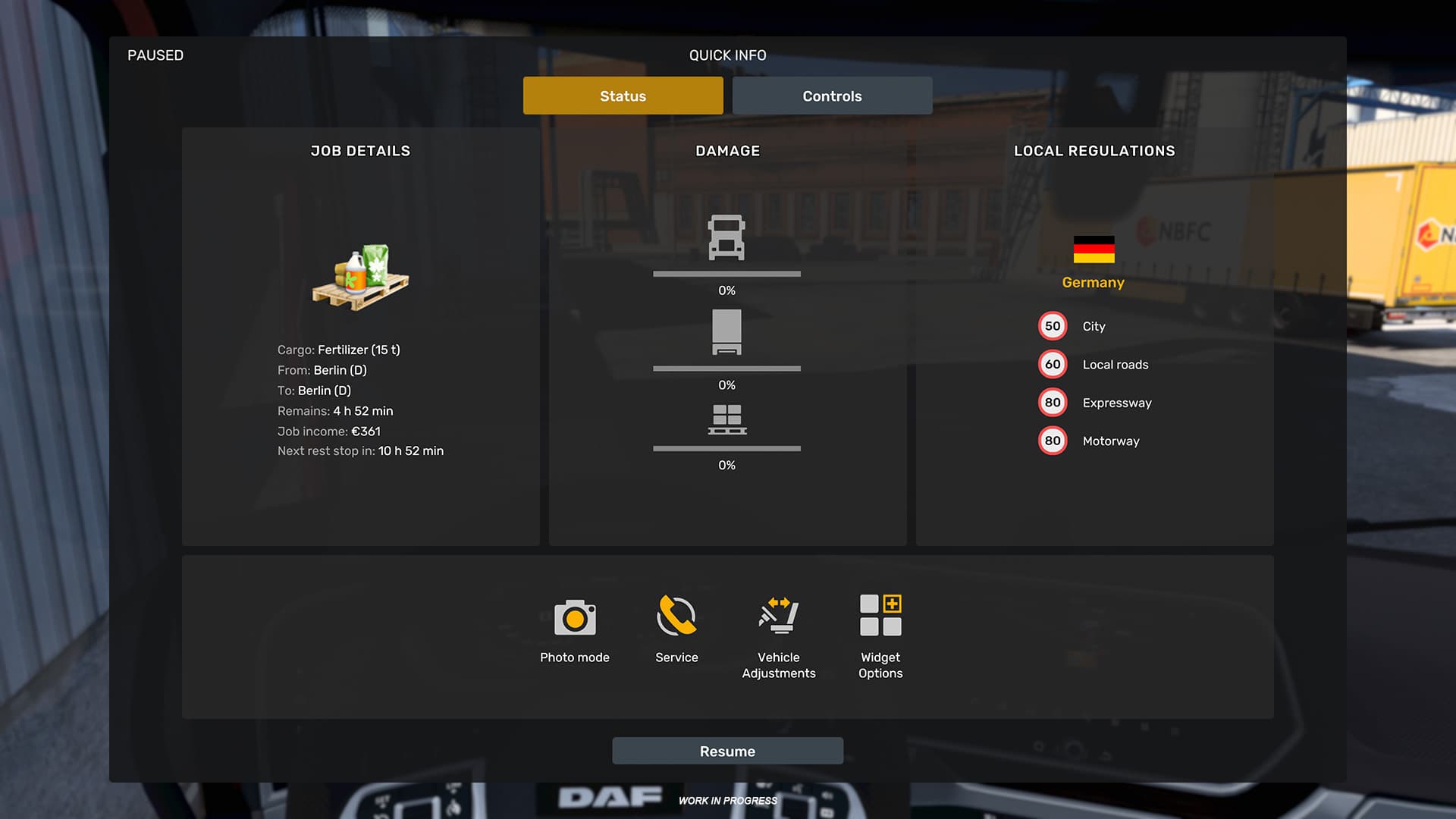Click the 80 Motorway speed sign
The image size is (1456, 819).
pyautogui.click(x=1052, y=440)
